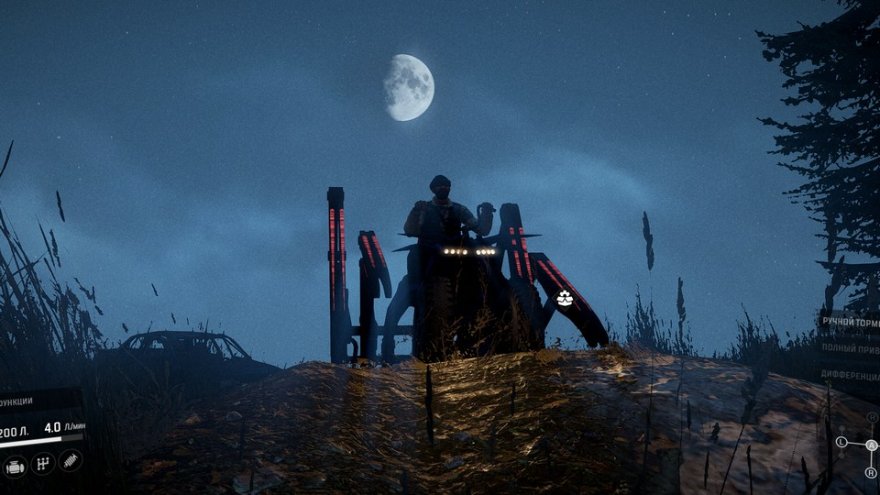Image resolution: width=880 pixels, height=495 pixels.
Task: Select the gearbox shifter icon
Action: 43,463
